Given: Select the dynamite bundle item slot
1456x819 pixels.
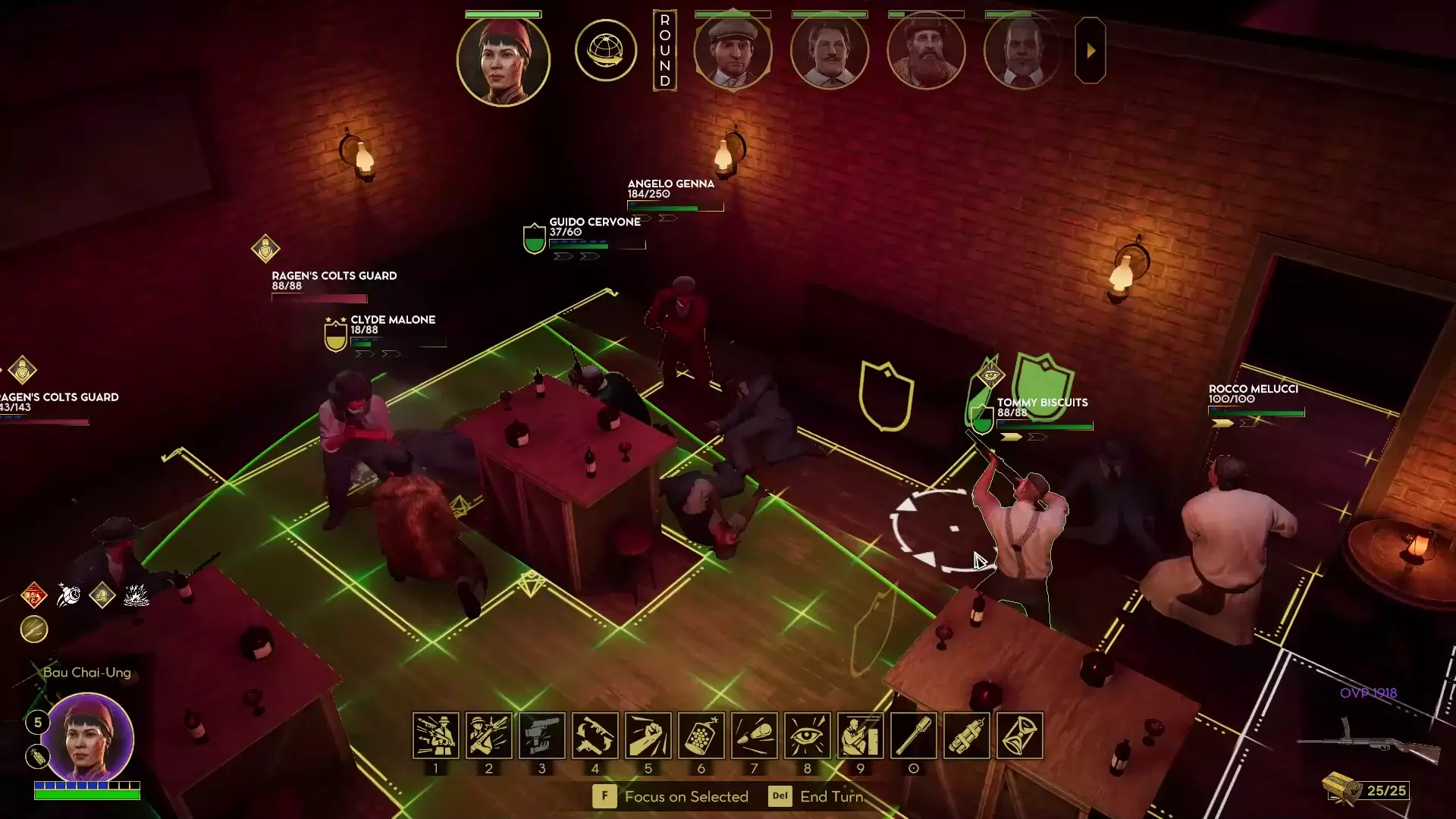Looking at the screenshot, I should pos(966,735).
